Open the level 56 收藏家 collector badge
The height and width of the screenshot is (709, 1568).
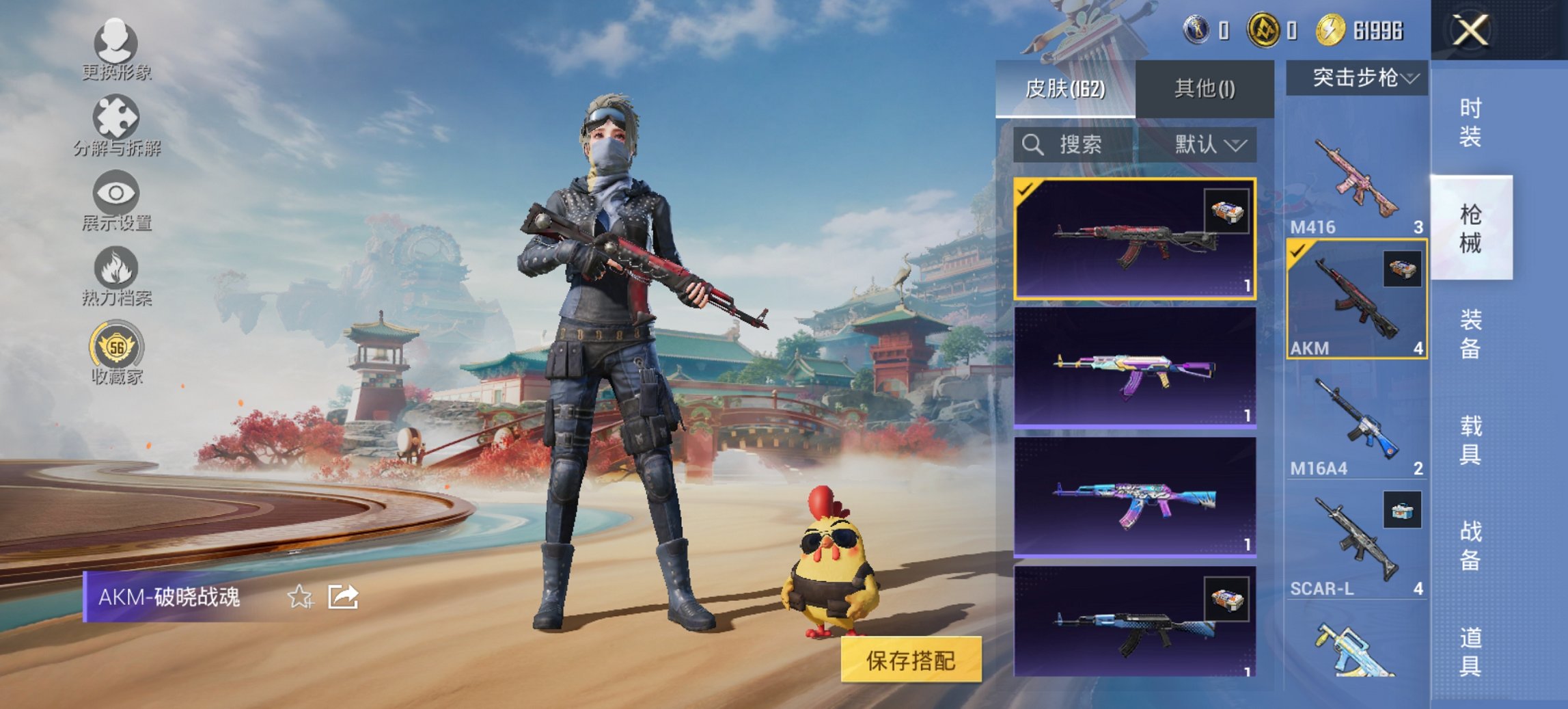pos(116,349)
